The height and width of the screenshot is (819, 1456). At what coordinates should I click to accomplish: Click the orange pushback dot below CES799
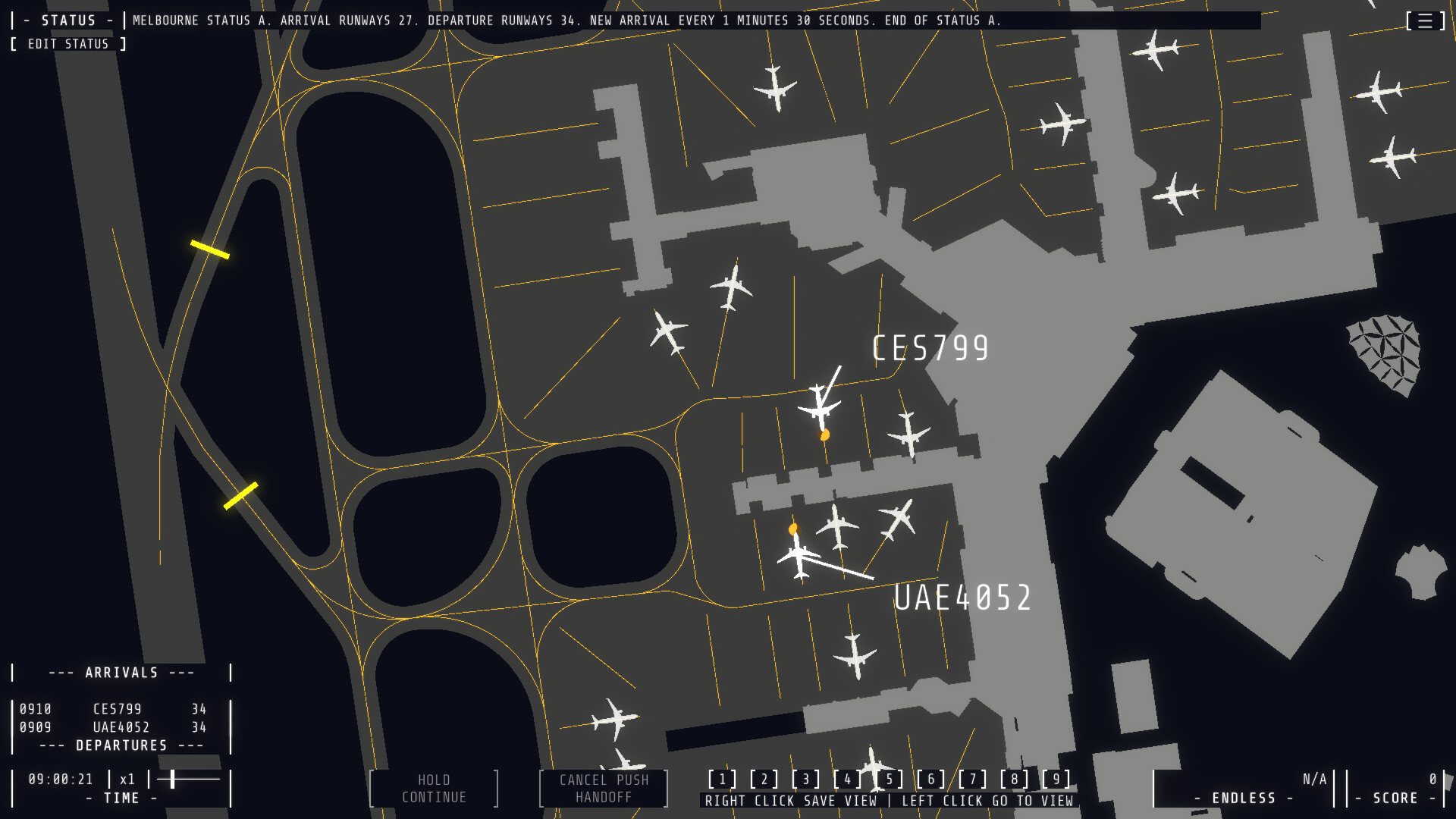tap(825, 435)
